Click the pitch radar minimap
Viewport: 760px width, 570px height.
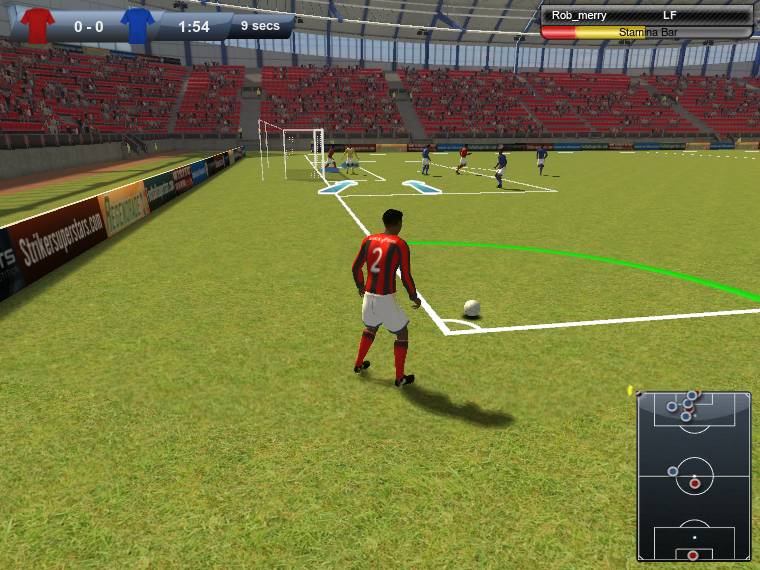click(694, 476)
